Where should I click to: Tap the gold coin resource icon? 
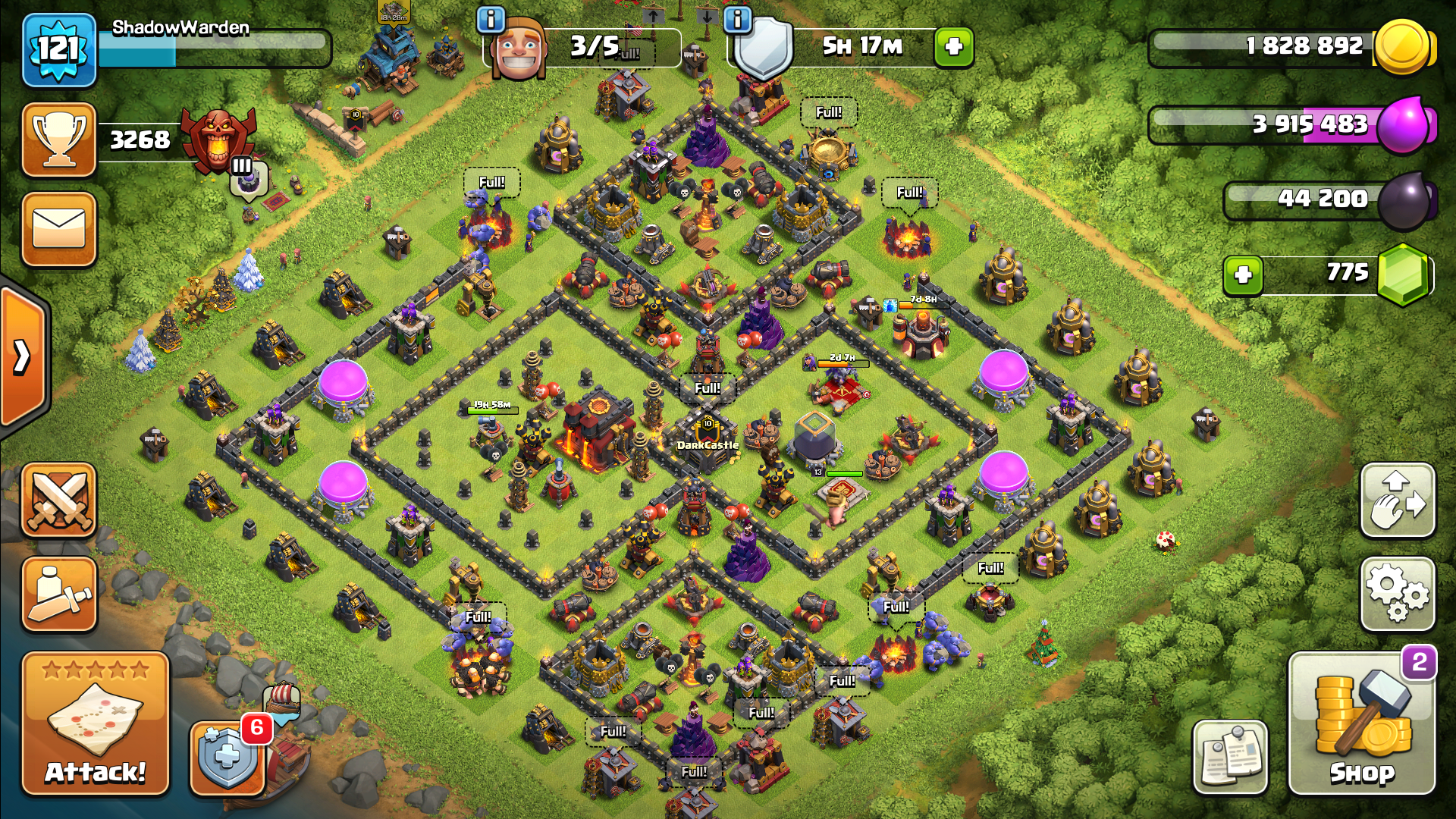click(x=1403, y=47)
